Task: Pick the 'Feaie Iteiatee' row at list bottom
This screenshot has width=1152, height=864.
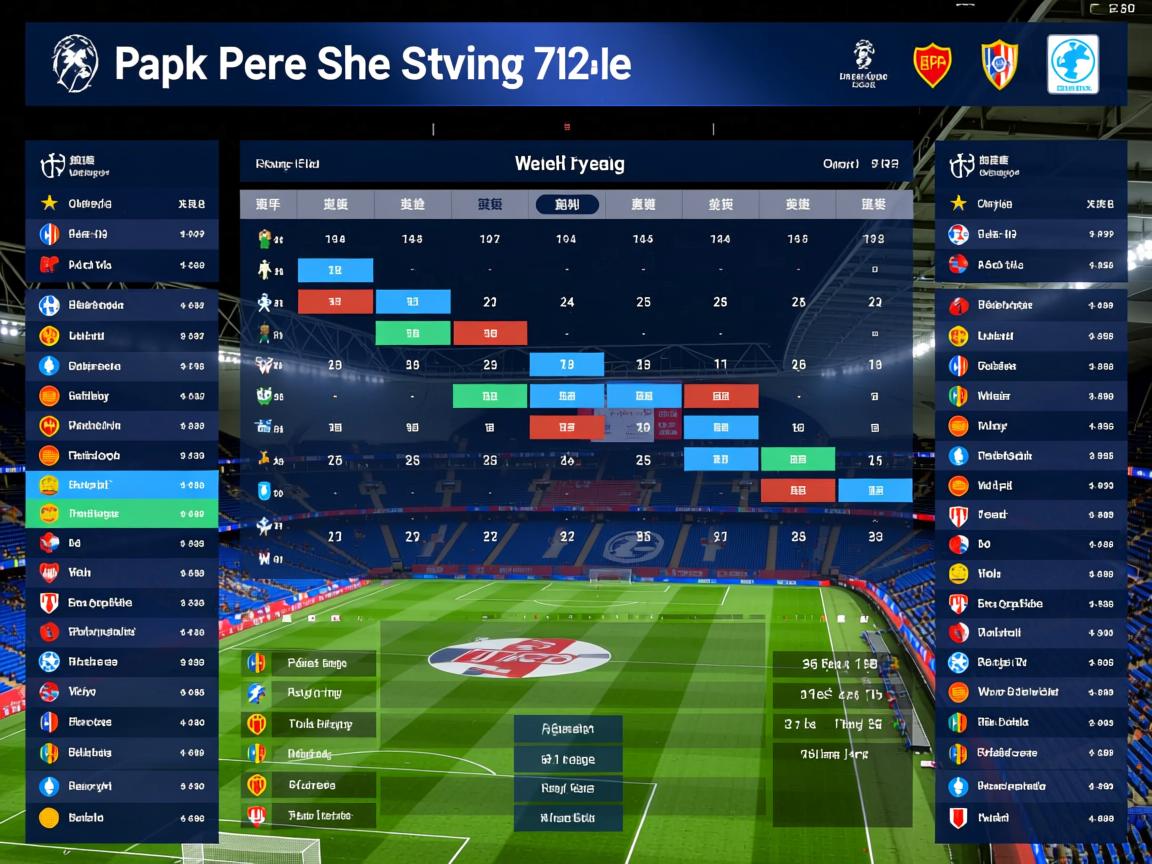Action: 310,816
